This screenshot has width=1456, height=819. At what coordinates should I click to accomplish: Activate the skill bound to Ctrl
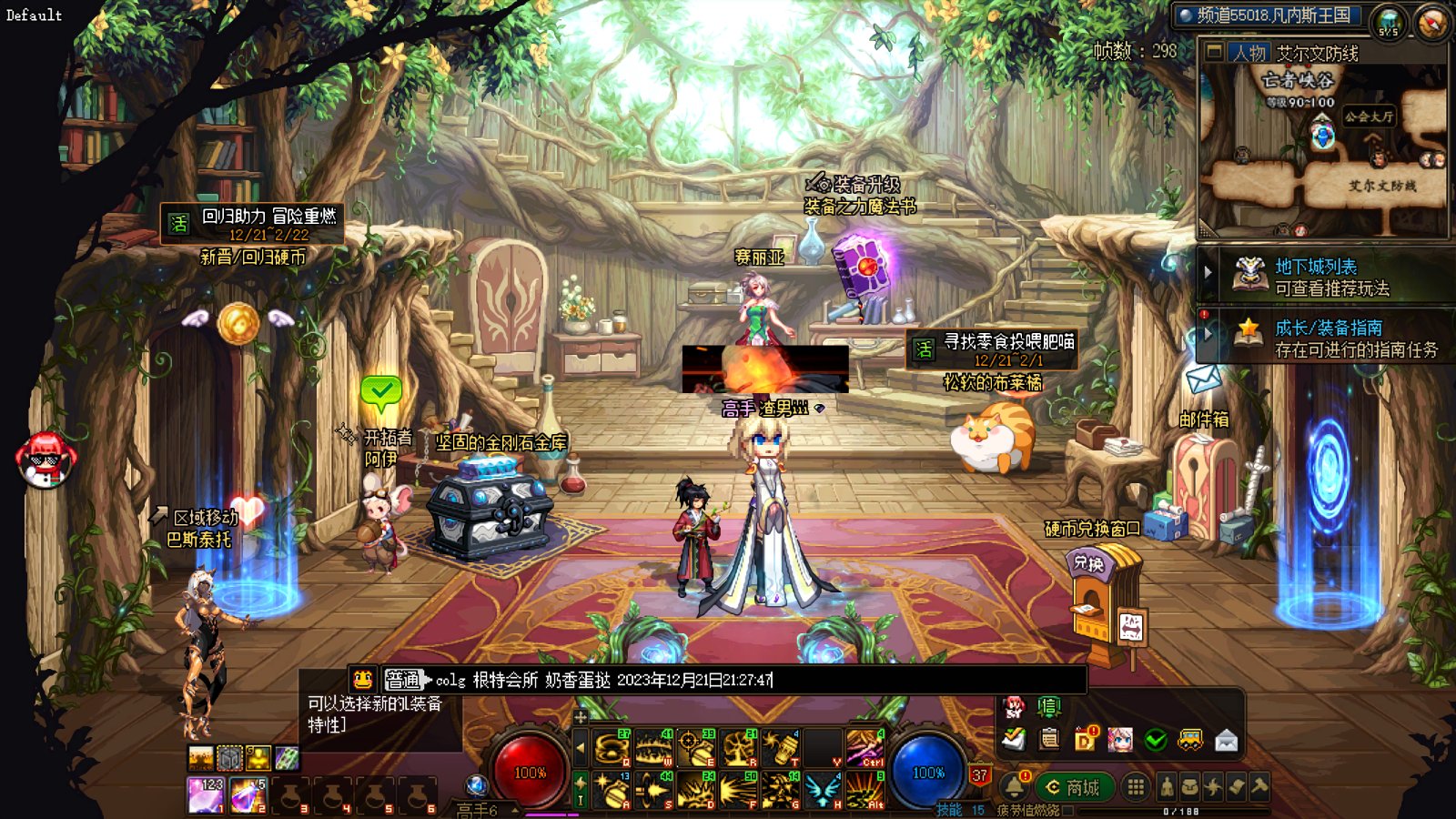click(x=865, y=748)
